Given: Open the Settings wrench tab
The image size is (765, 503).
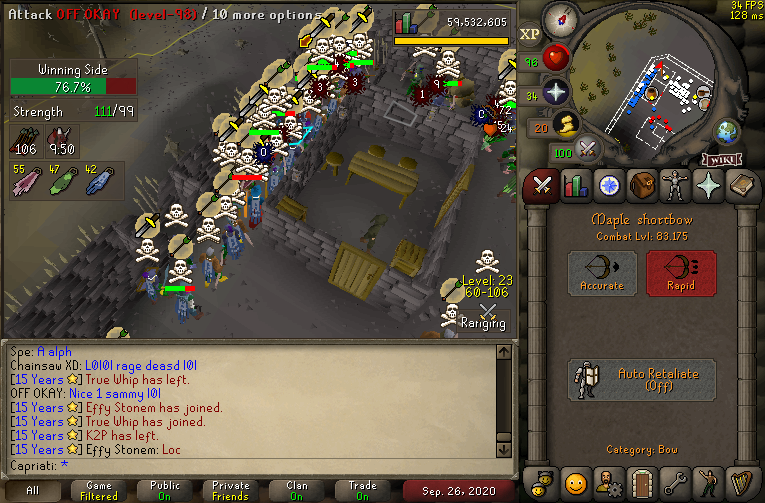Looking at the screenshot, I should (674, 482).
